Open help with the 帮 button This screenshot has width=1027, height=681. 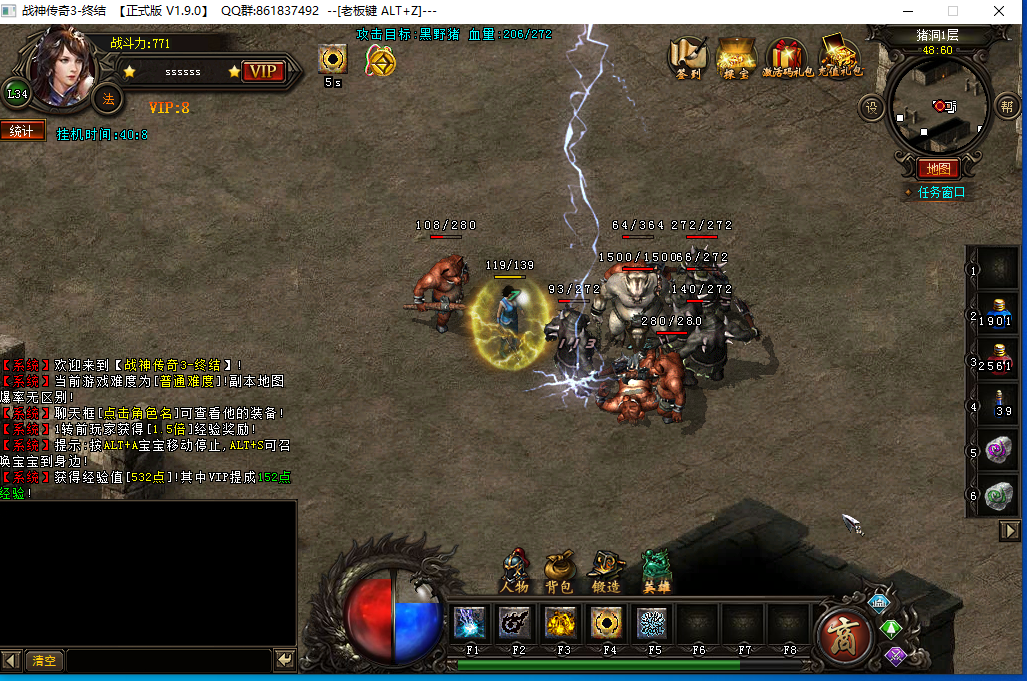(1006, 106)
